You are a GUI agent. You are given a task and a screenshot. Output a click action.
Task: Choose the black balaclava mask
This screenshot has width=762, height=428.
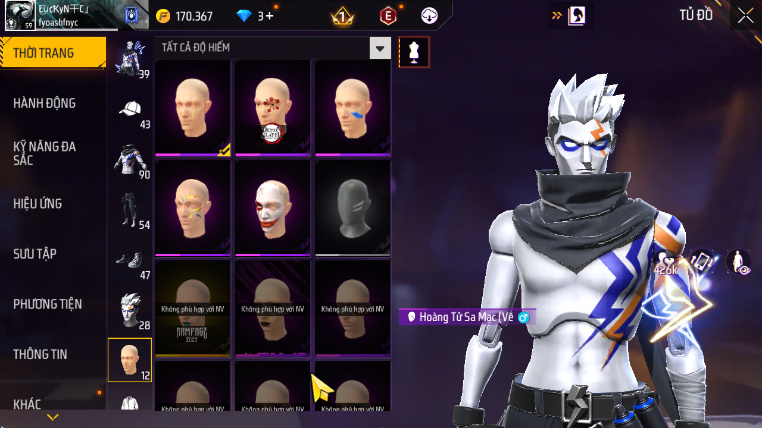[352, 206]
